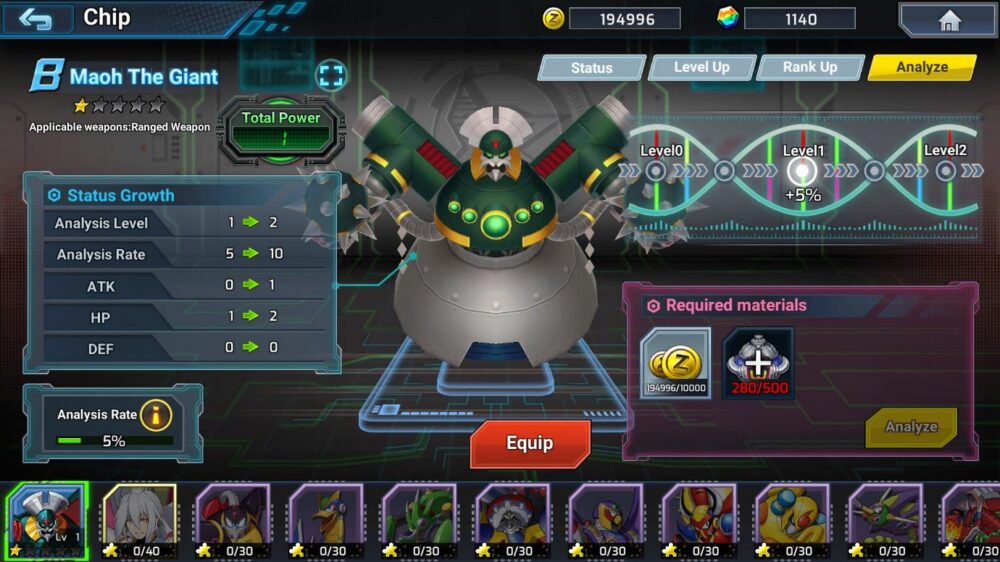The width and height of the screenshot is (1000, 562).
Task: Select the Rank Up tab
Action: (809, 67)
